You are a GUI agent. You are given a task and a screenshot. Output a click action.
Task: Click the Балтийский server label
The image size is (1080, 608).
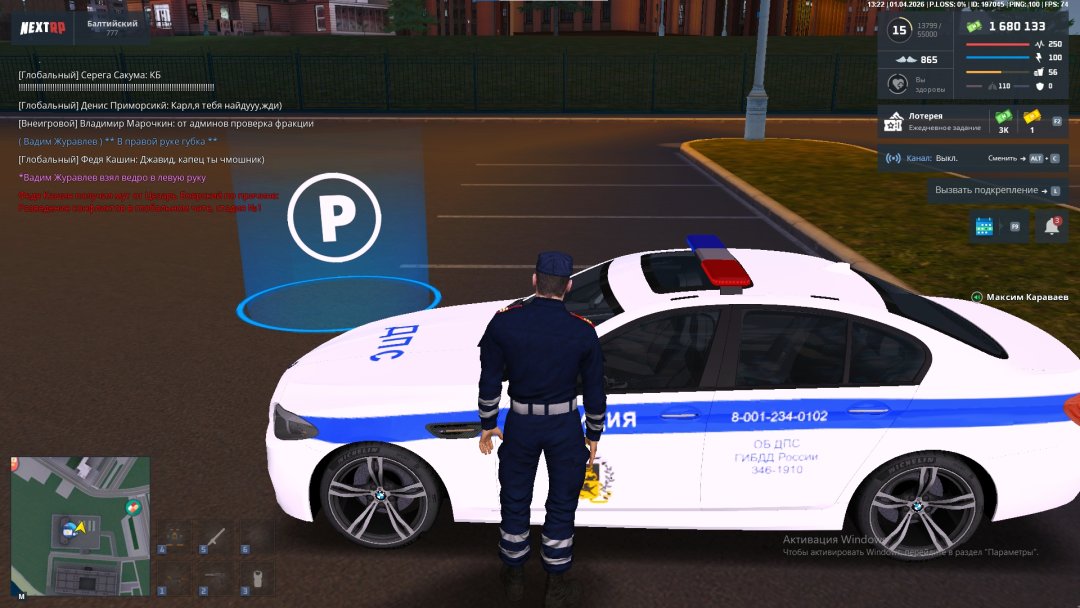pyautogui.click(x=112, y=27)
